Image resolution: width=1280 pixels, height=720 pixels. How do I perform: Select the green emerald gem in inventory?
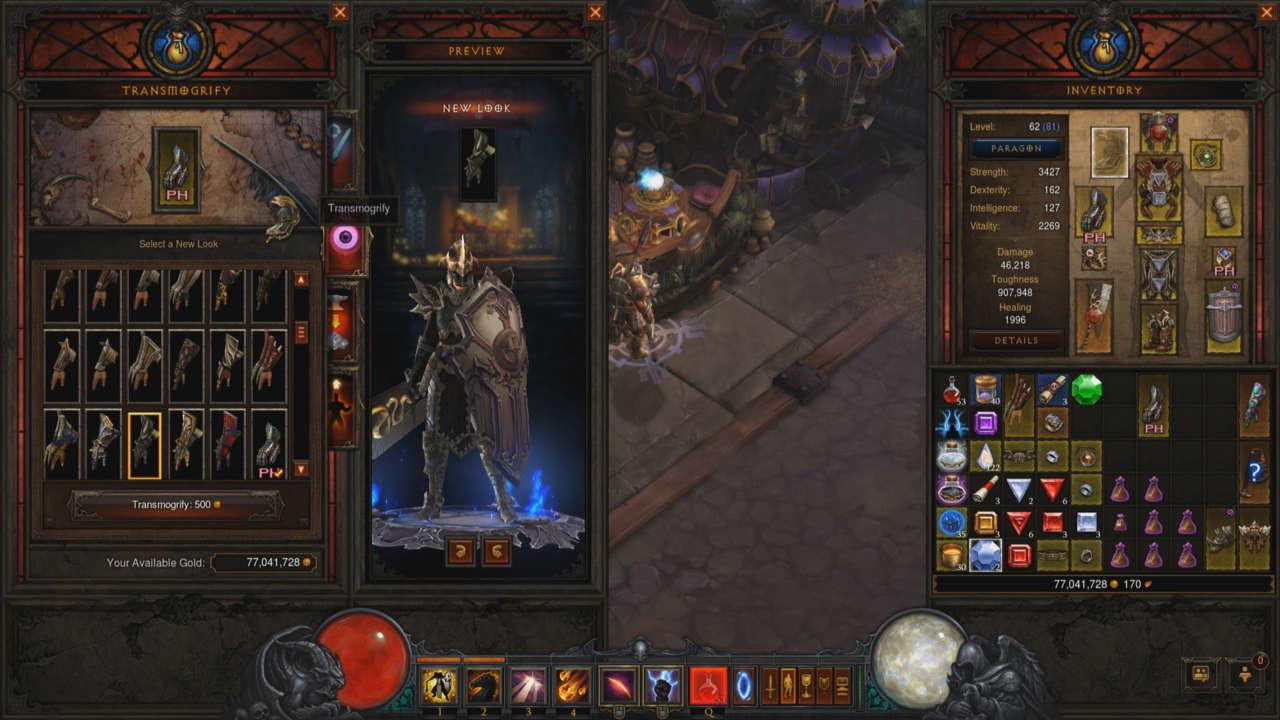pyautogui.click(x=1086, y=390)
